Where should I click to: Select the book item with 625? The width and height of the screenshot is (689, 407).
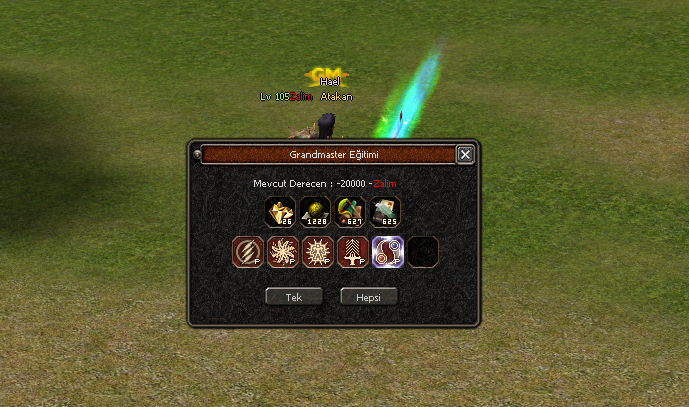pos(385,211)
